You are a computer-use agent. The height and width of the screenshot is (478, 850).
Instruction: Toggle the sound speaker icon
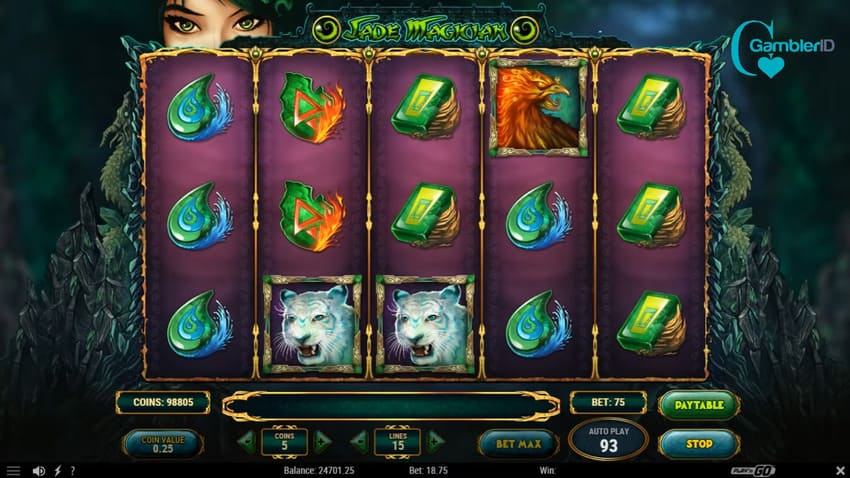click(39, 470)
